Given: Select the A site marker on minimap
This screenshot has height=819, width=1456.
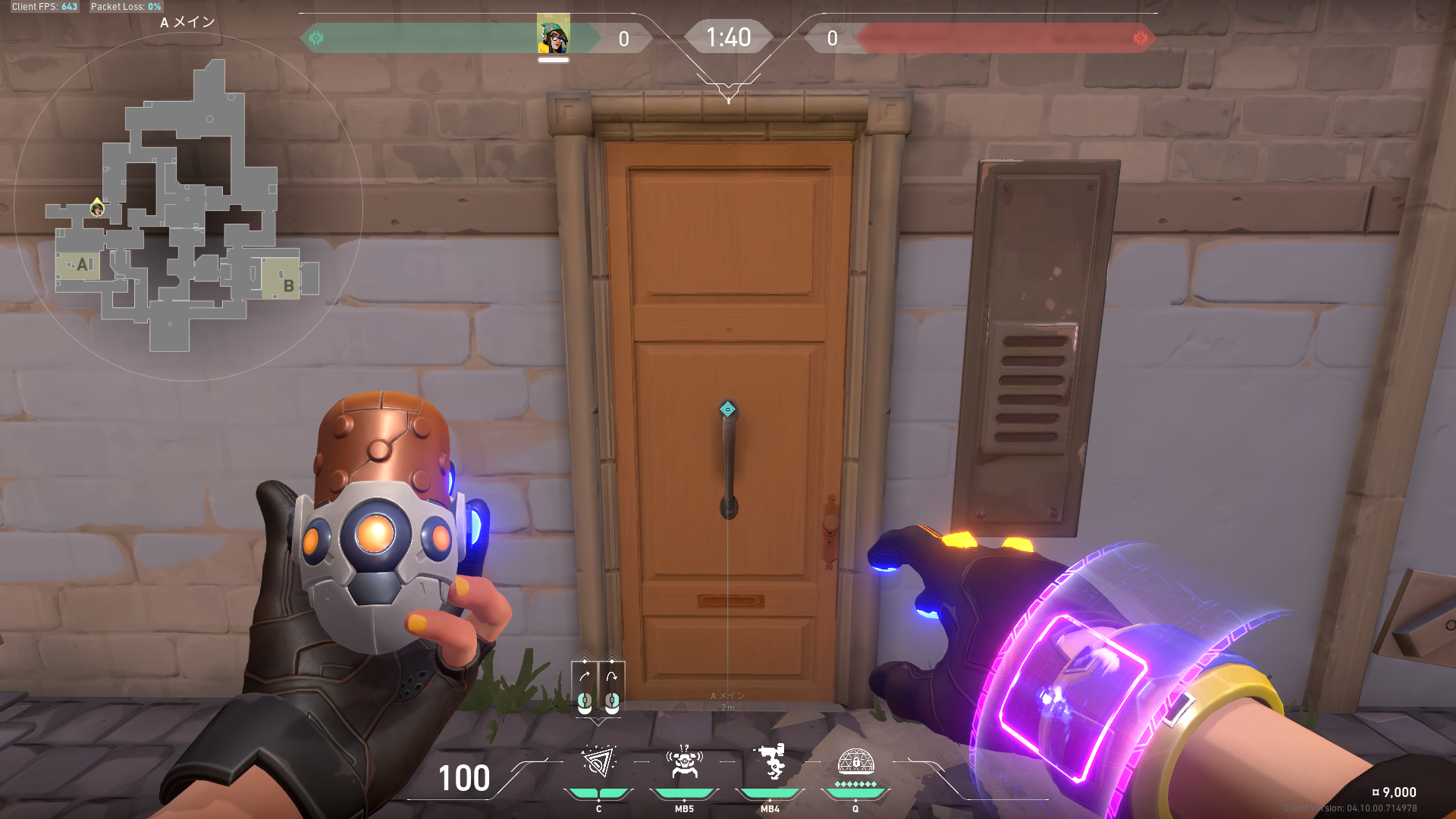Looking at the screenshot, I should pos(81,265).
